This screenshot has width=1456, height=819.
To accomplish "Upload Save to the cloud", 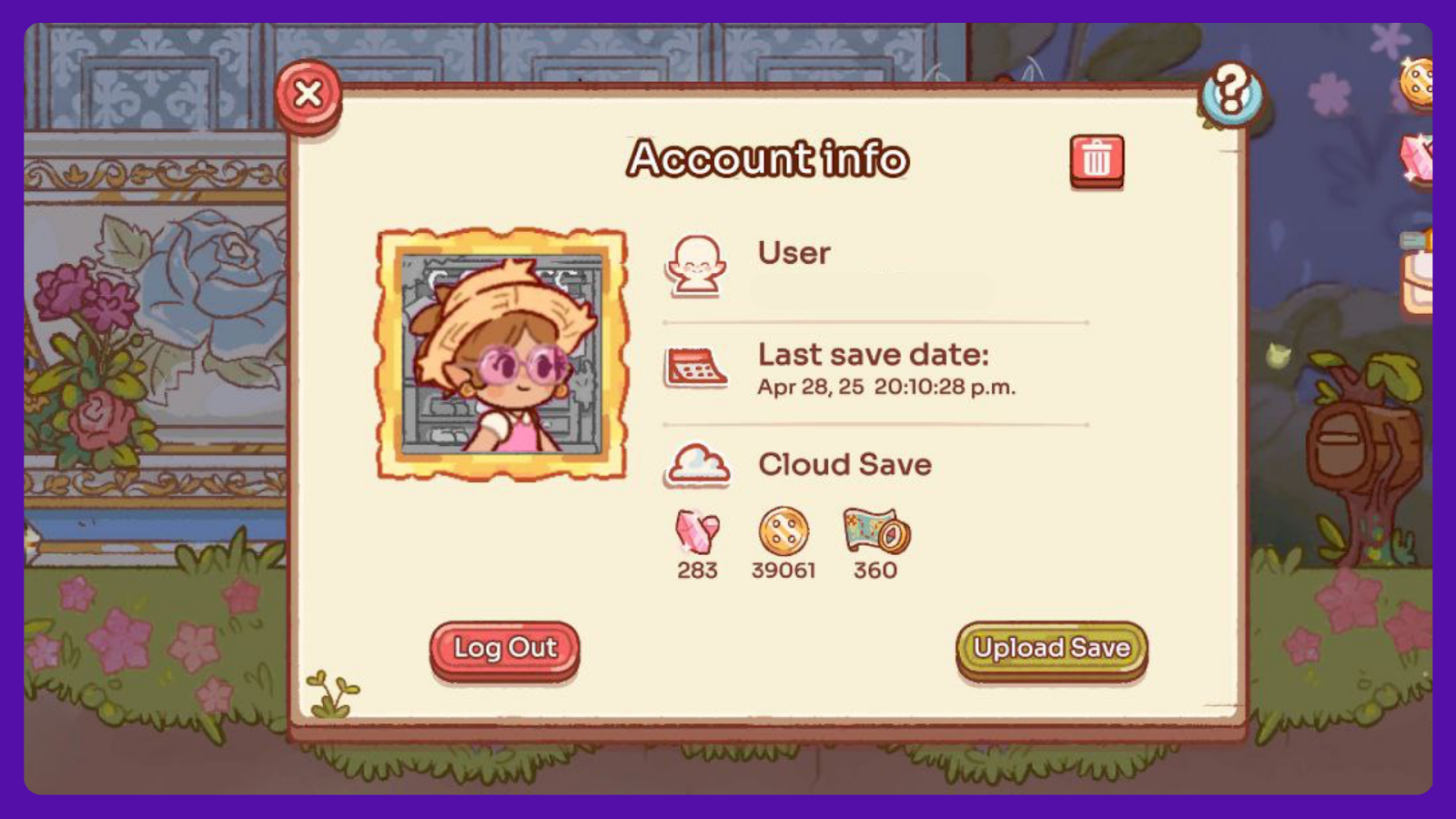I will click(1051, 649).
